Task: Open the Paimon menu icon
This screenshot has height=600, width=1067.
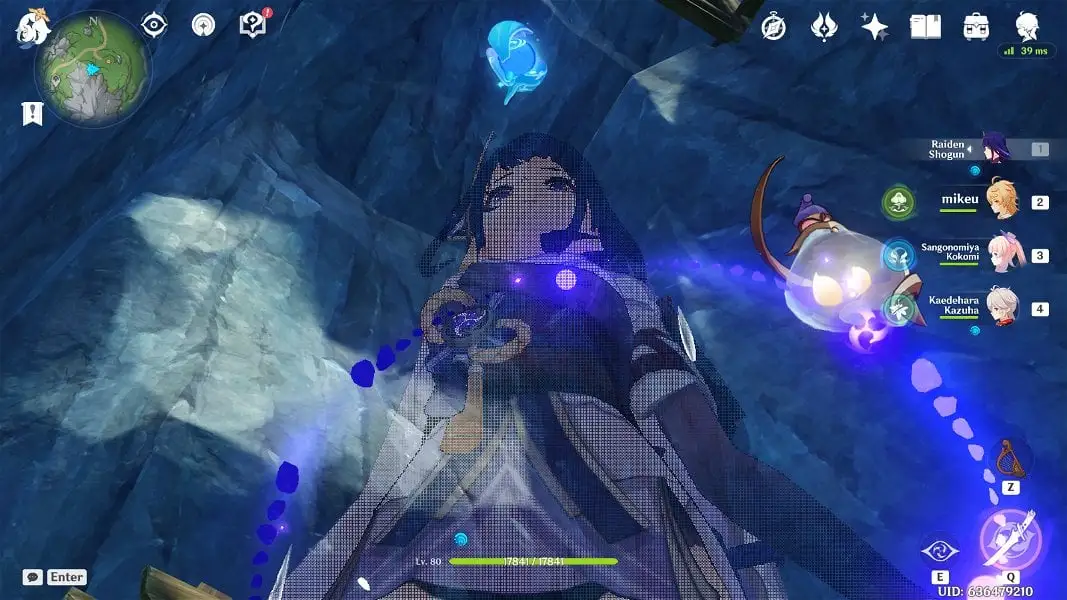Action: pyautogui.click(x=32, y=27)
